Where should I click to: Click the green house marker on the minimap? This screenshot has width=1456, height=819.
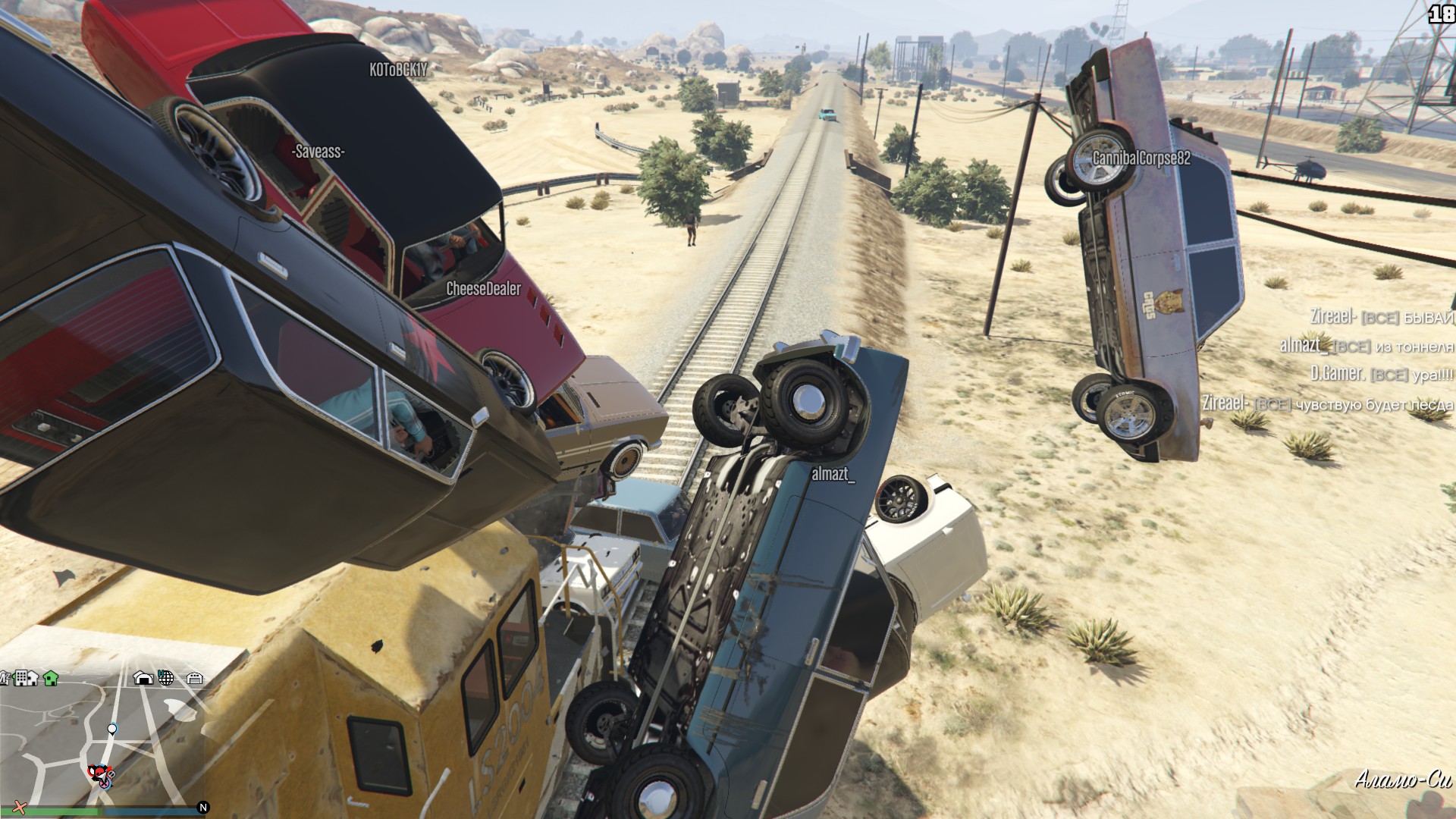51,677
